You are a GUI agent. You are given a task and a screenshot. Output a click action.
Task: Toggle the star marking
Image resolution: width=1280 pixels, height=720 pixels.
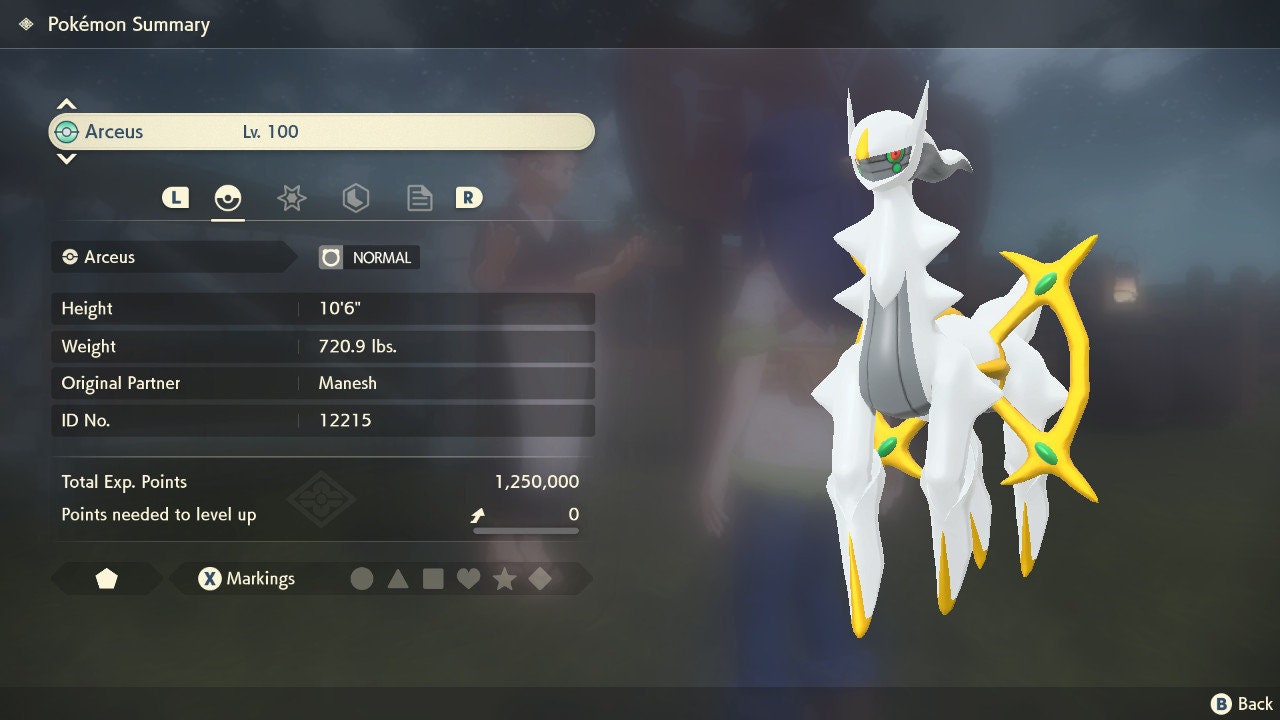tap(504, 579)
